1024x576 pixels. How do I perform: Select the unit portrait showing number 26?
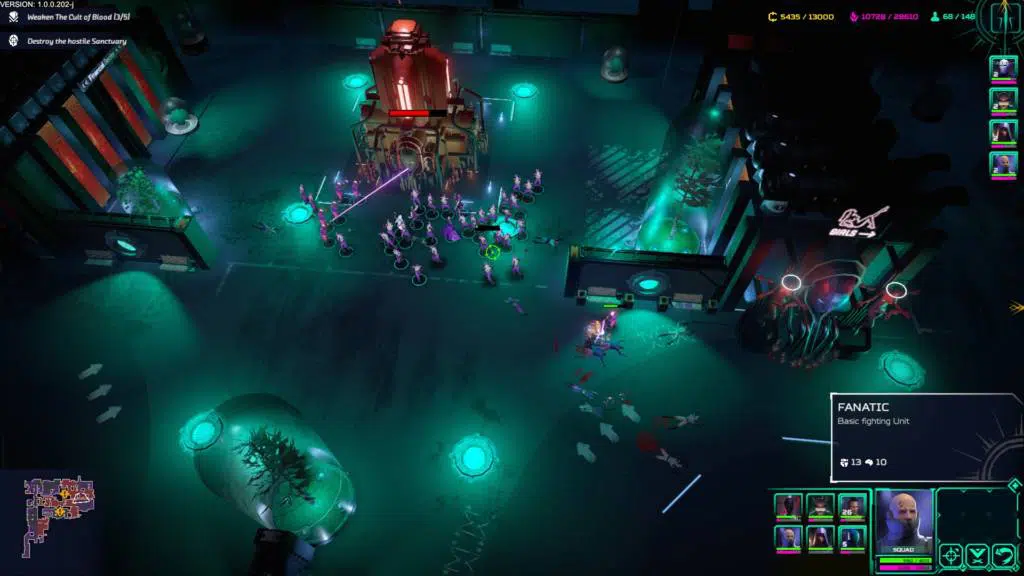coord(852,507)
